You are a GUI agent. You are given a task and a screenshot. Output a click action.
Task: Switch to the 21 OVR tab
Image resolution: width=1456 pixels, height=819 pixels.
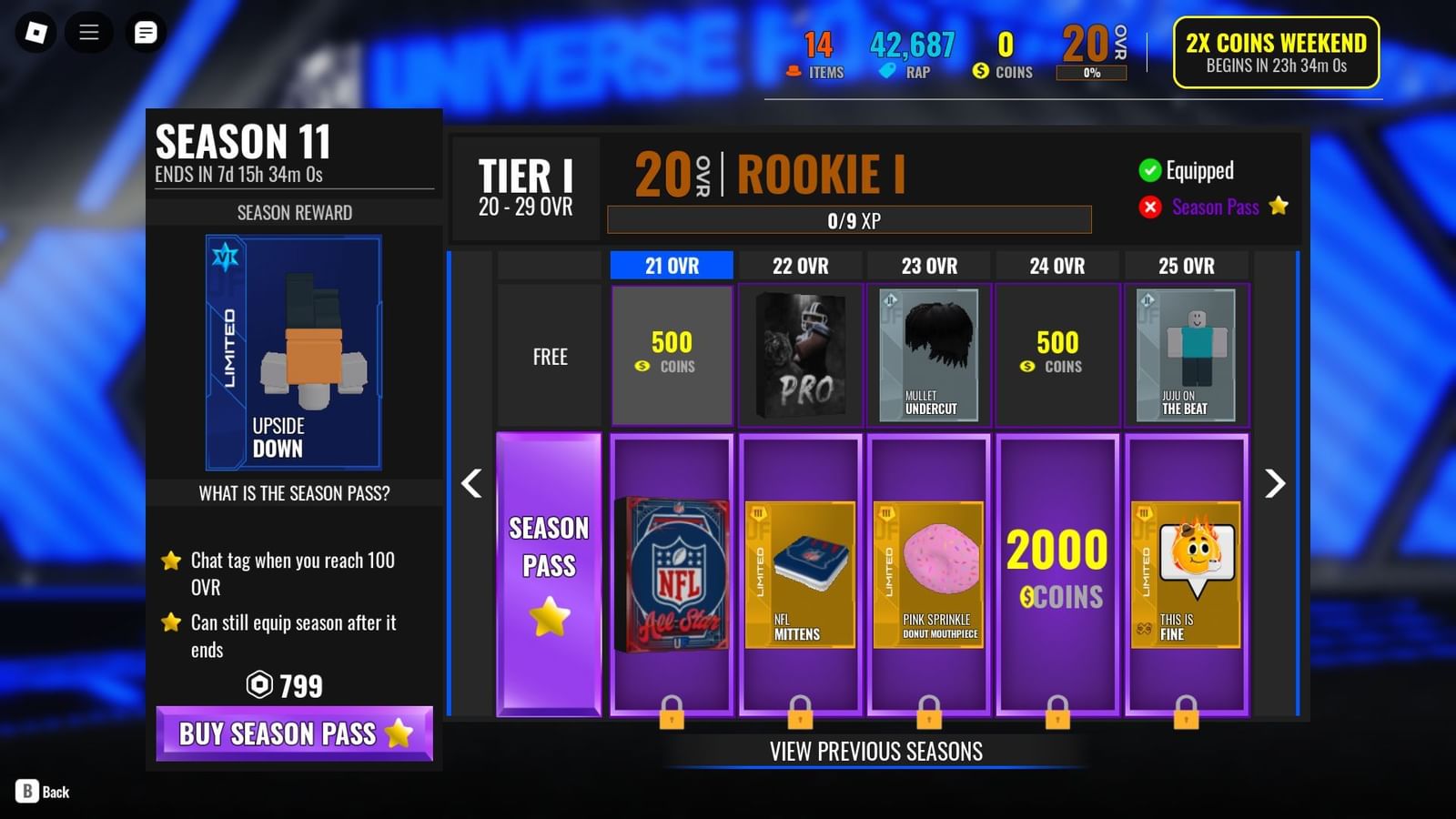point(672,266)
